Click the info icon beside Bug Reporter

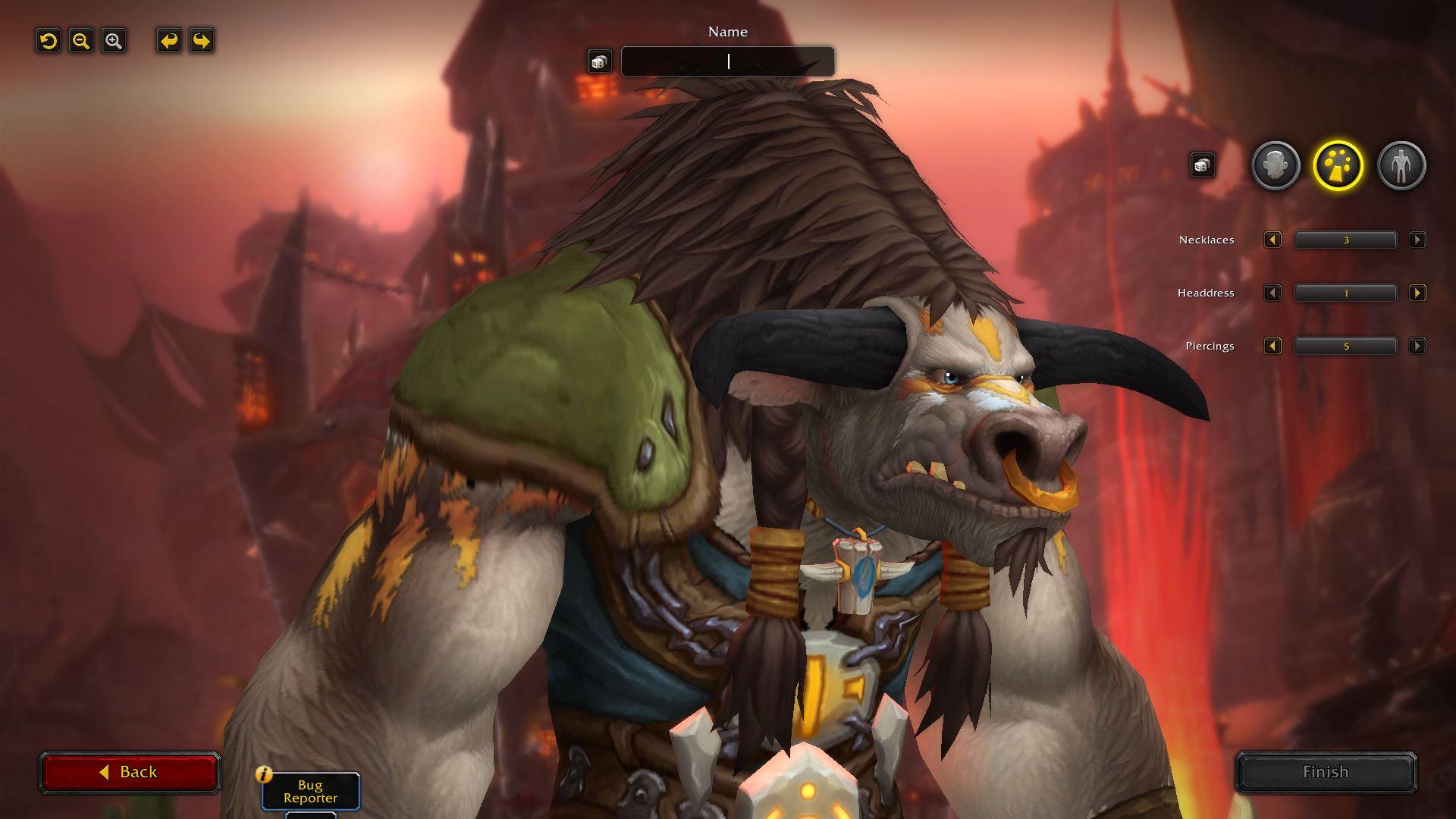[263, 773]
